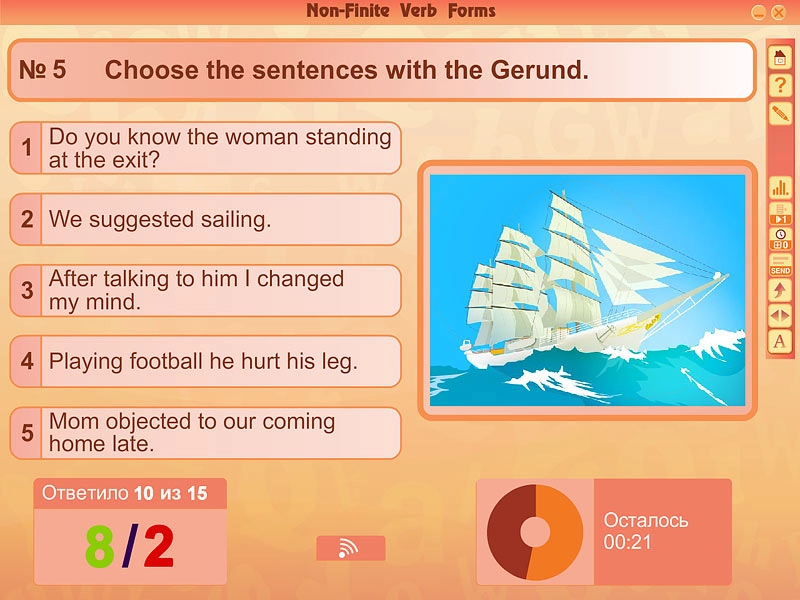Click the letter A font icon
This screenshot has width=800, height=600.
click(780, 342)
